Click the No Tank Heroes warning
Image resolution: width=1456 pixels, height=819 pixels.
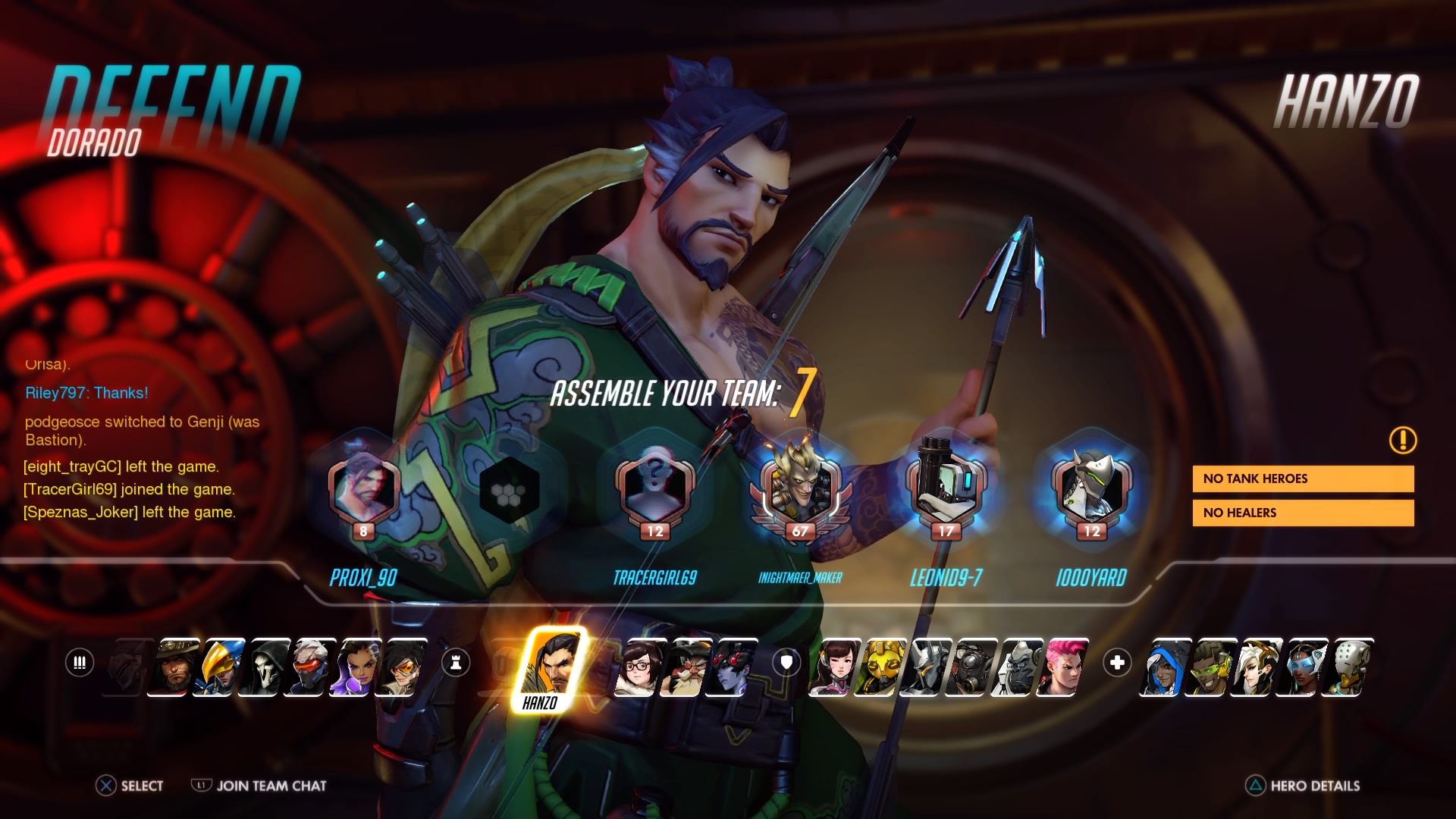(x=1303, y=479)
